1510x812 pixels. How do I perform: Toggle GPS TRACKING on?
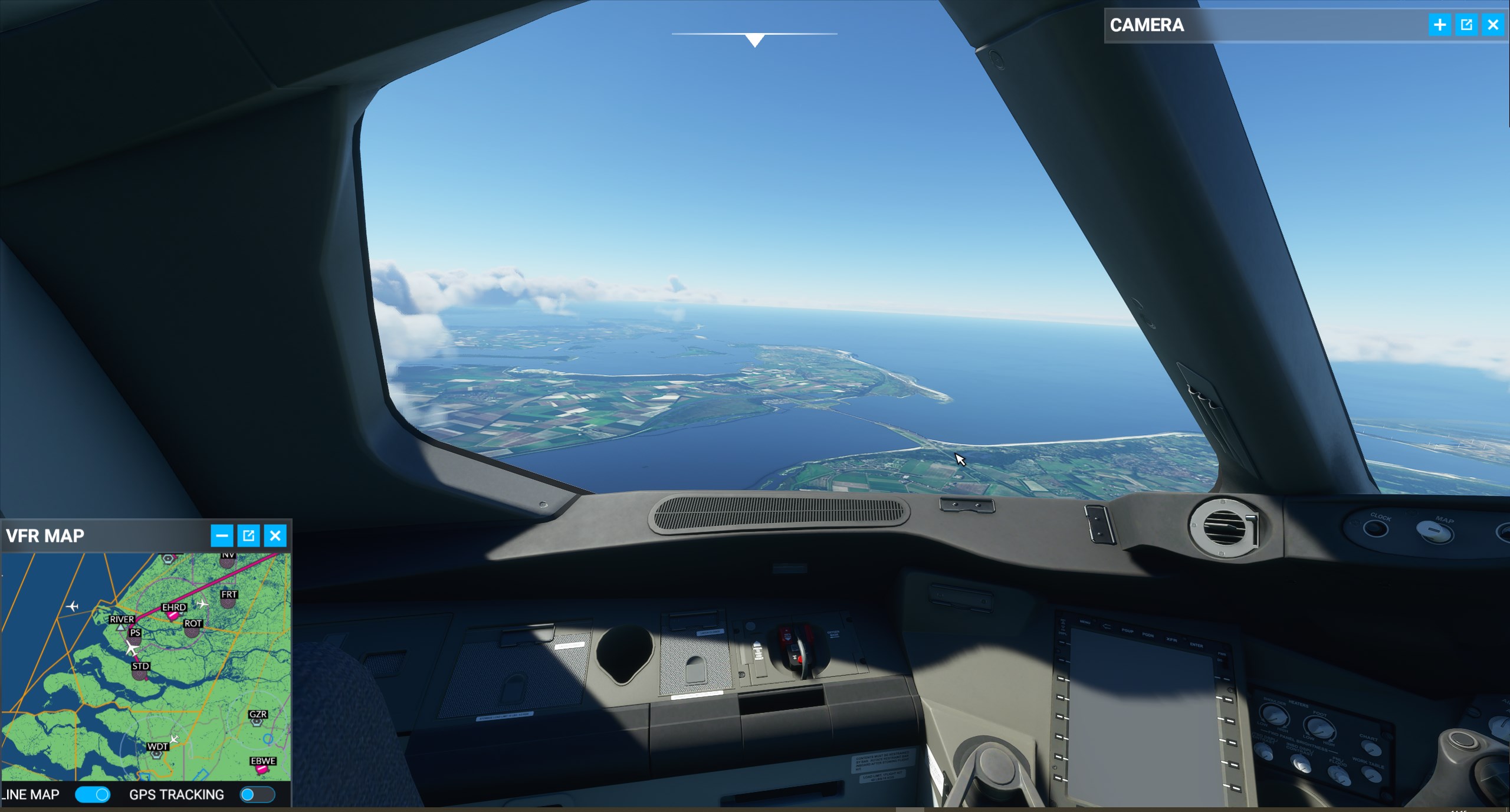[x=257, y=795]
